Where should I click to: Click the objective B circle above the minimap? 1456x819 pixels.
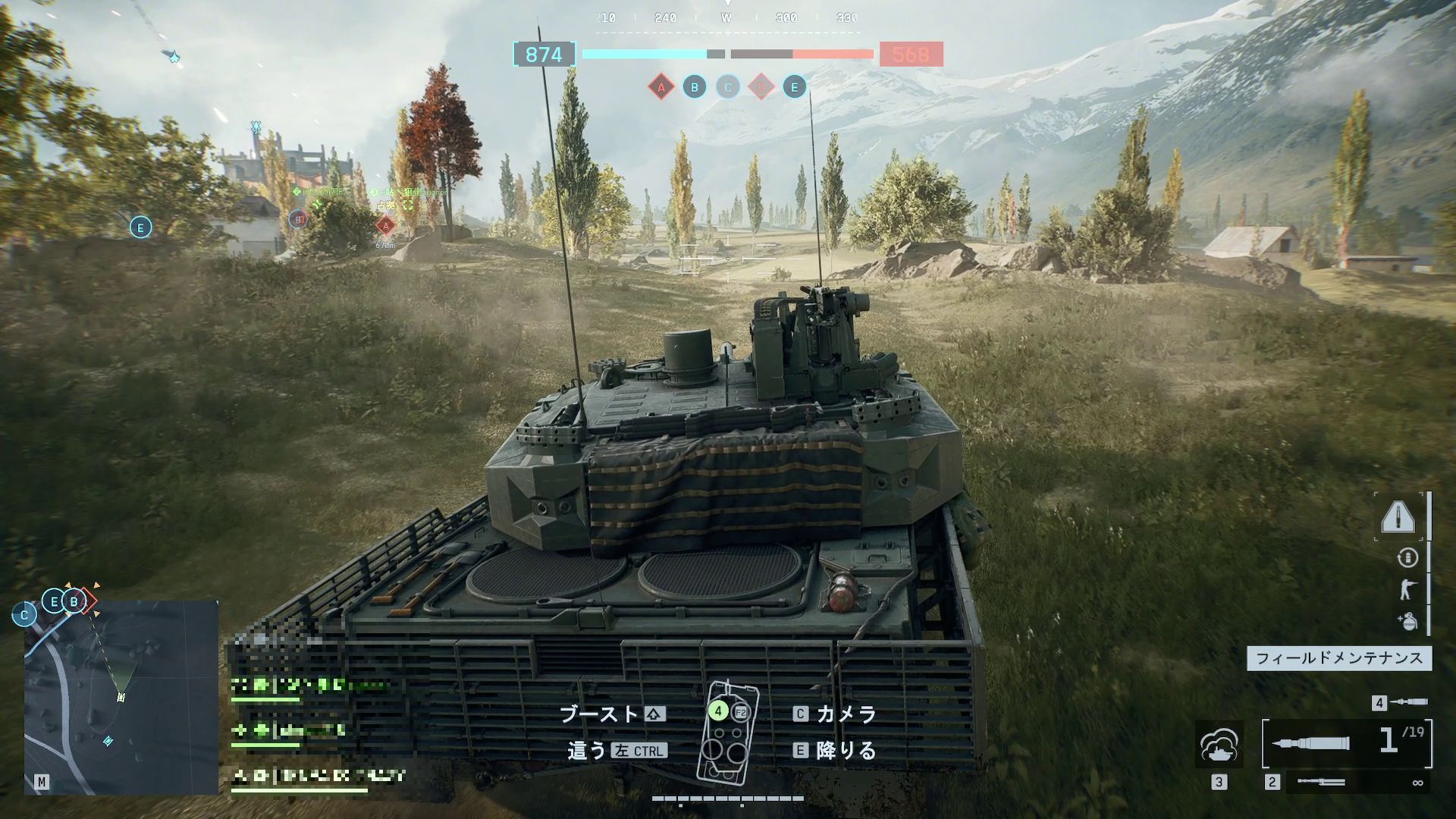point(74,601)
